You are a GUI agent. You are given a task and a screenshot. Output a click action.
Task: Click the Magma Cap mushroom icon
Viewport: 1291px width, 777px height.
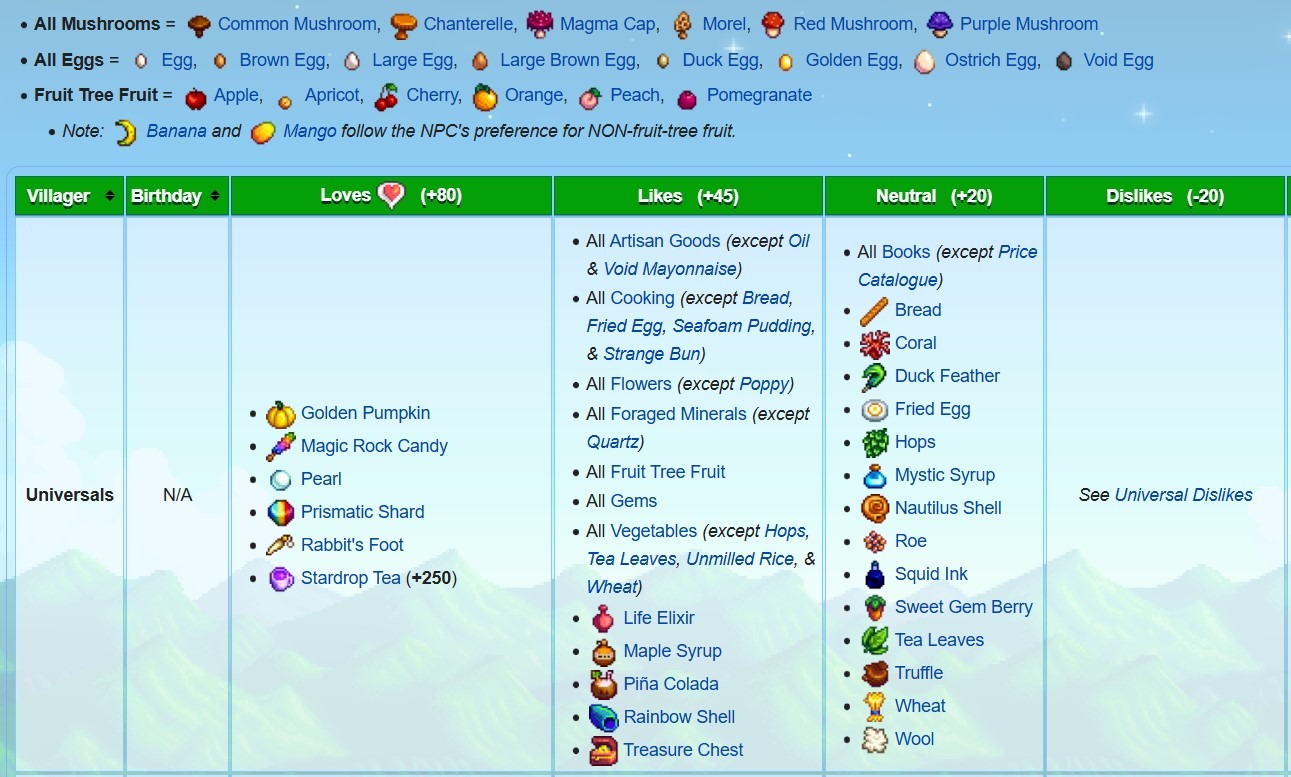539,24
